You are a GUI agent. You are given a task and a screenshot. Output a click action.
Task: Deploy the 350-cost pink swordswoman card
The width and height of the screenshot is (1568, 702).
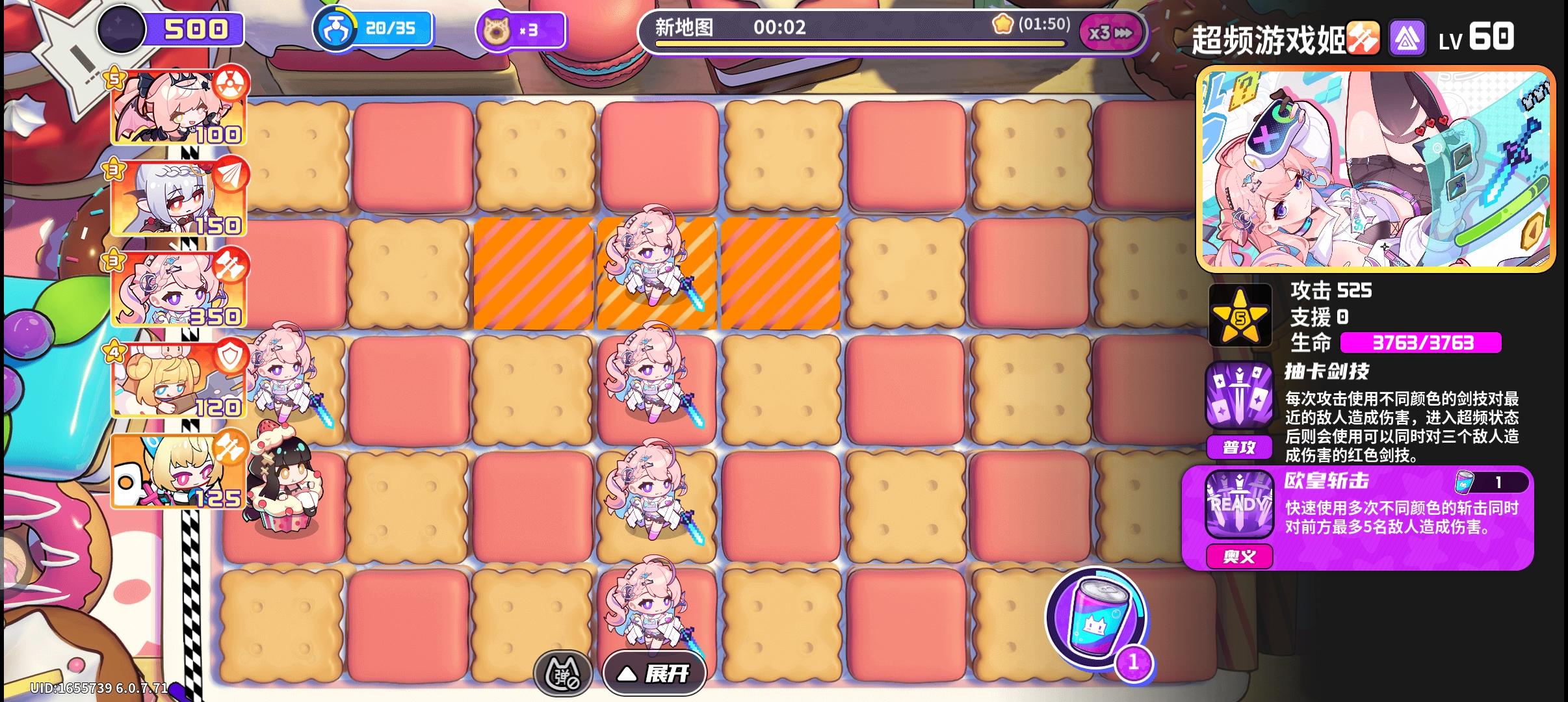[x=176, y=289]
